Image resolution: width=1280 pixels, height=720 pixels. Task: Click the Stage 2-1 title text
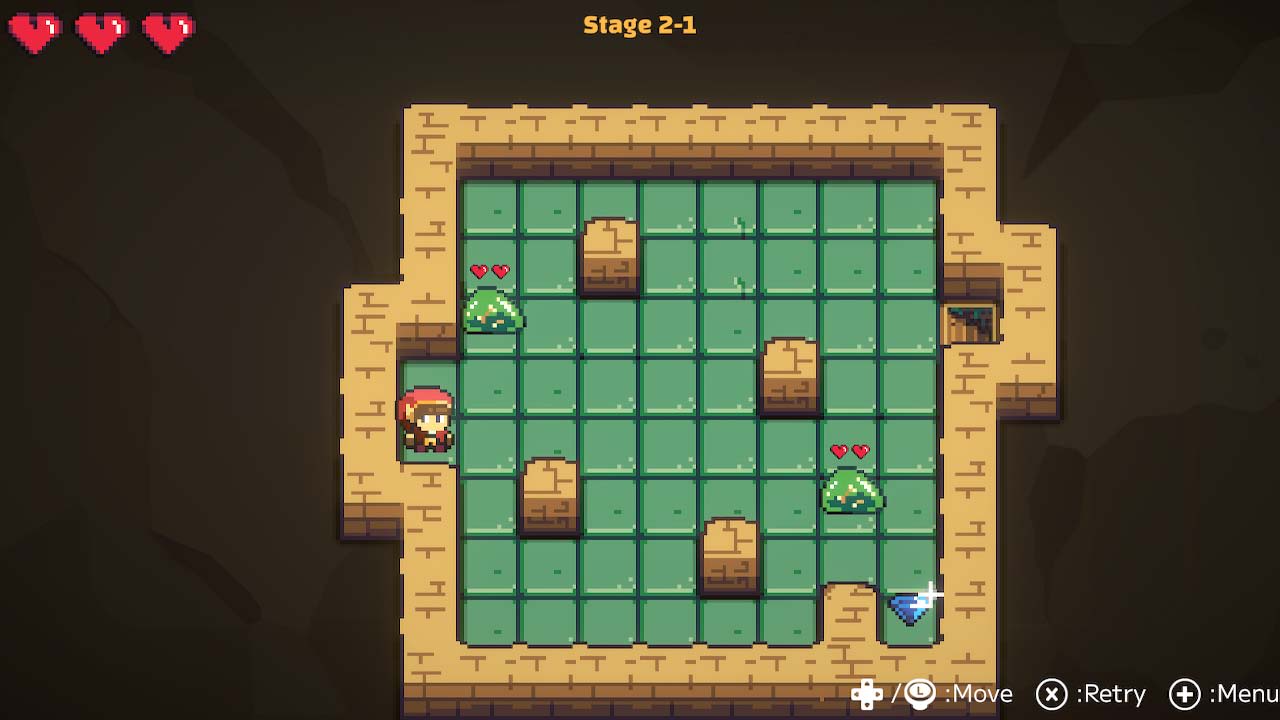[640, 26]
